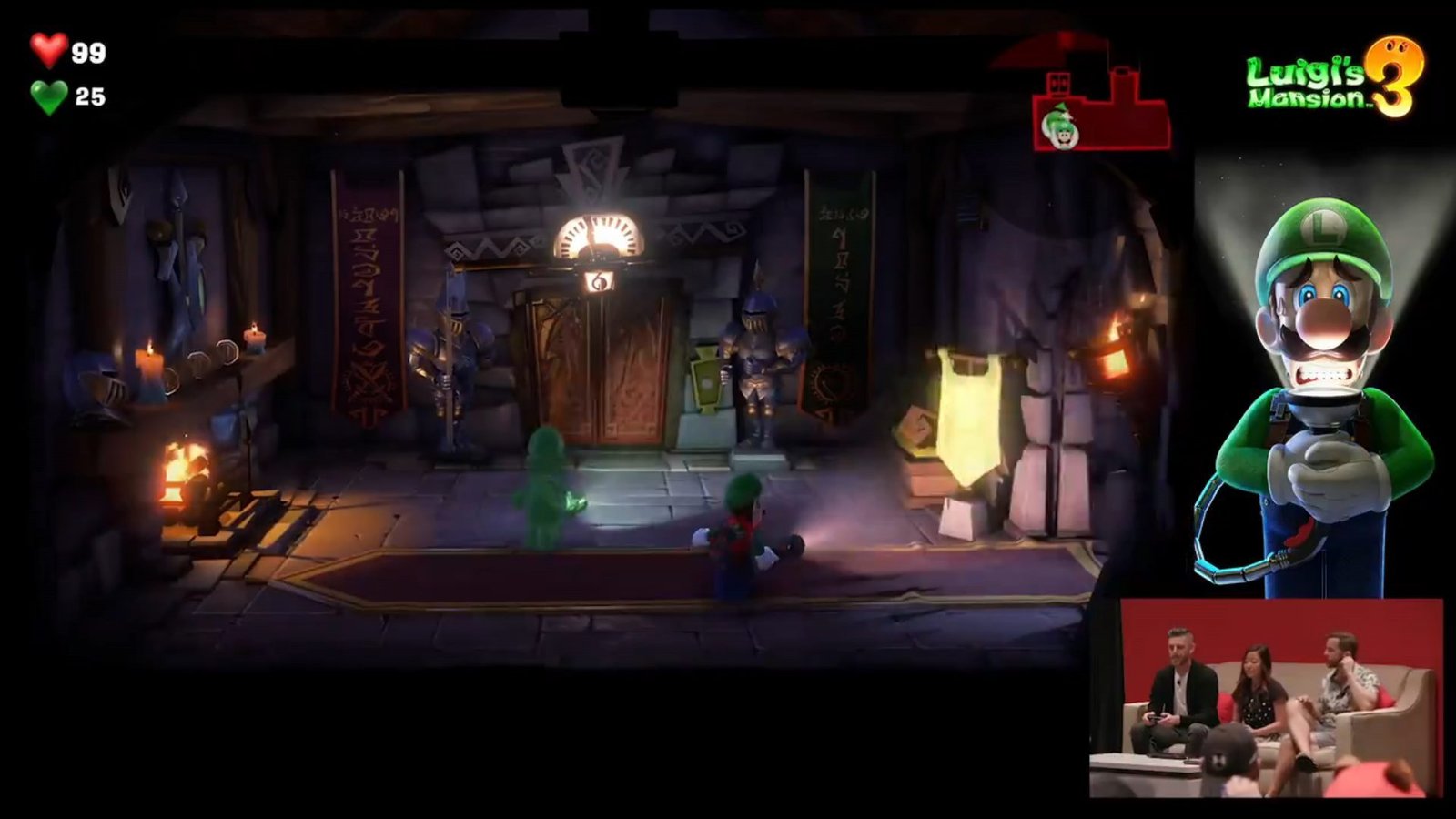Click the red heart health icon

pyautogui.click(x=47, y=53)
